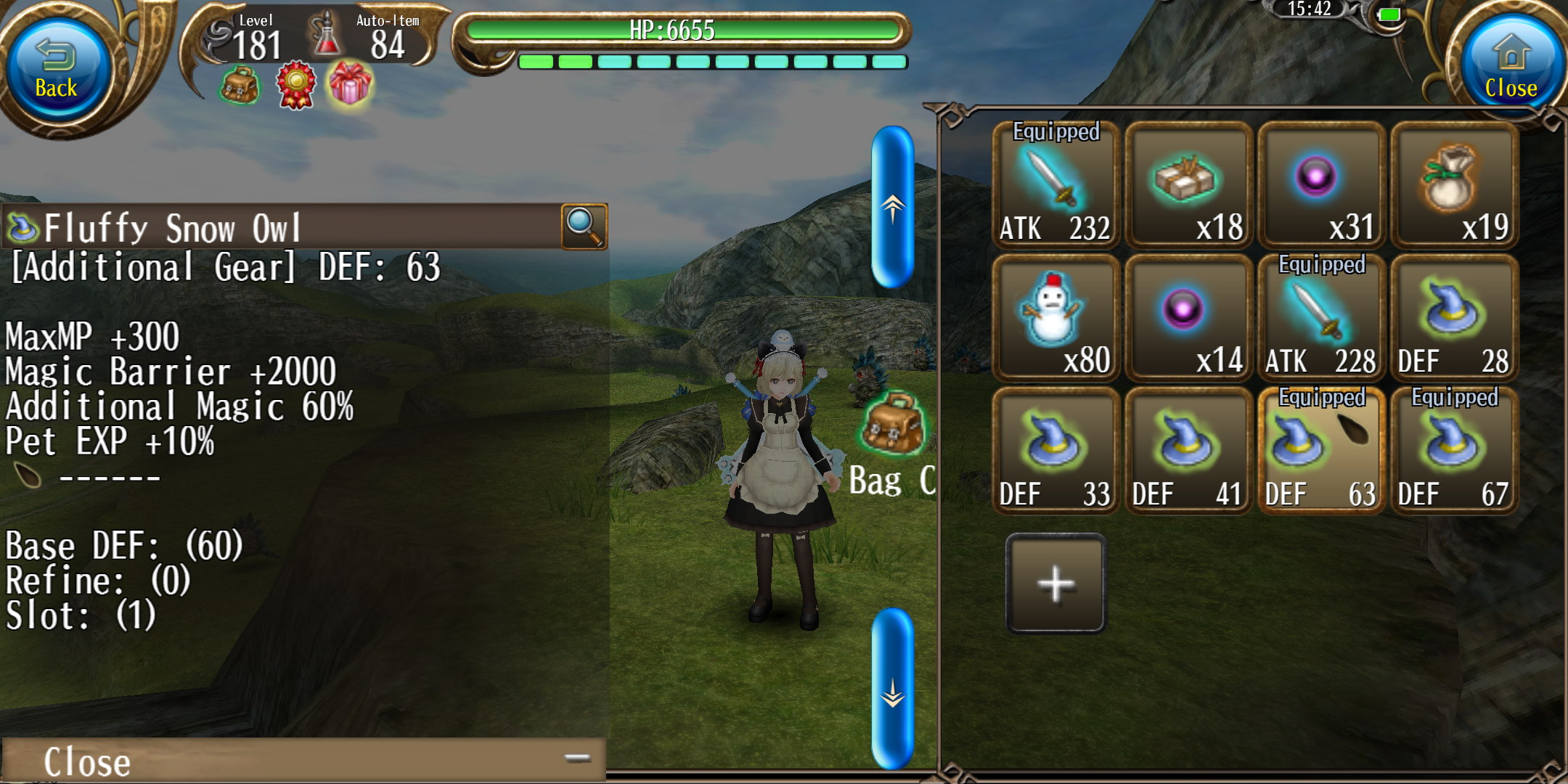The width and height of the screenshot is (1568, 784).
Task: Pick the snowman x80 item slot
Action: pos(1055,319)
